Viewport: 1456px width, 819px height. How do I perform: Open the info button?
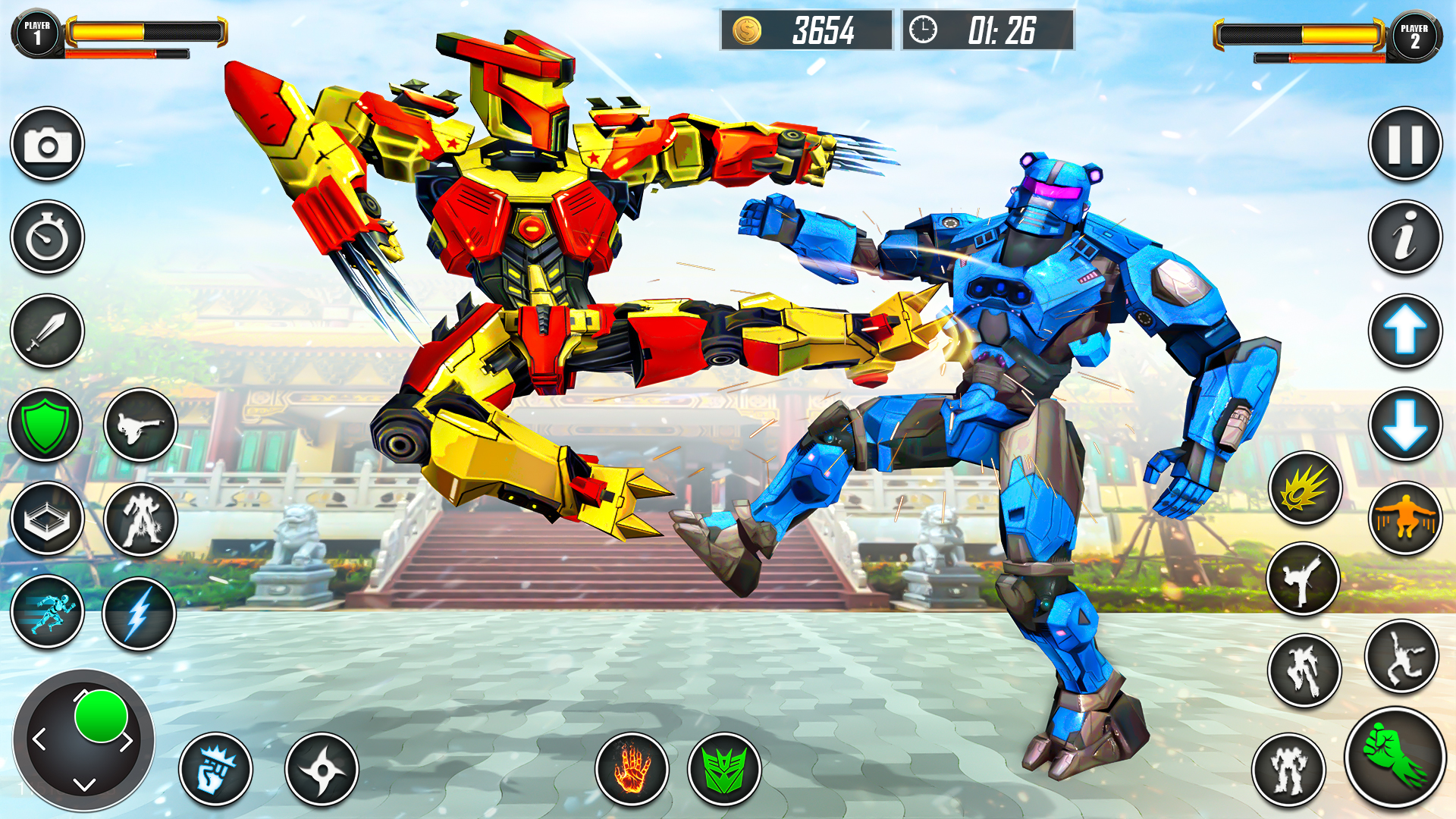[x=1405, y=237]
